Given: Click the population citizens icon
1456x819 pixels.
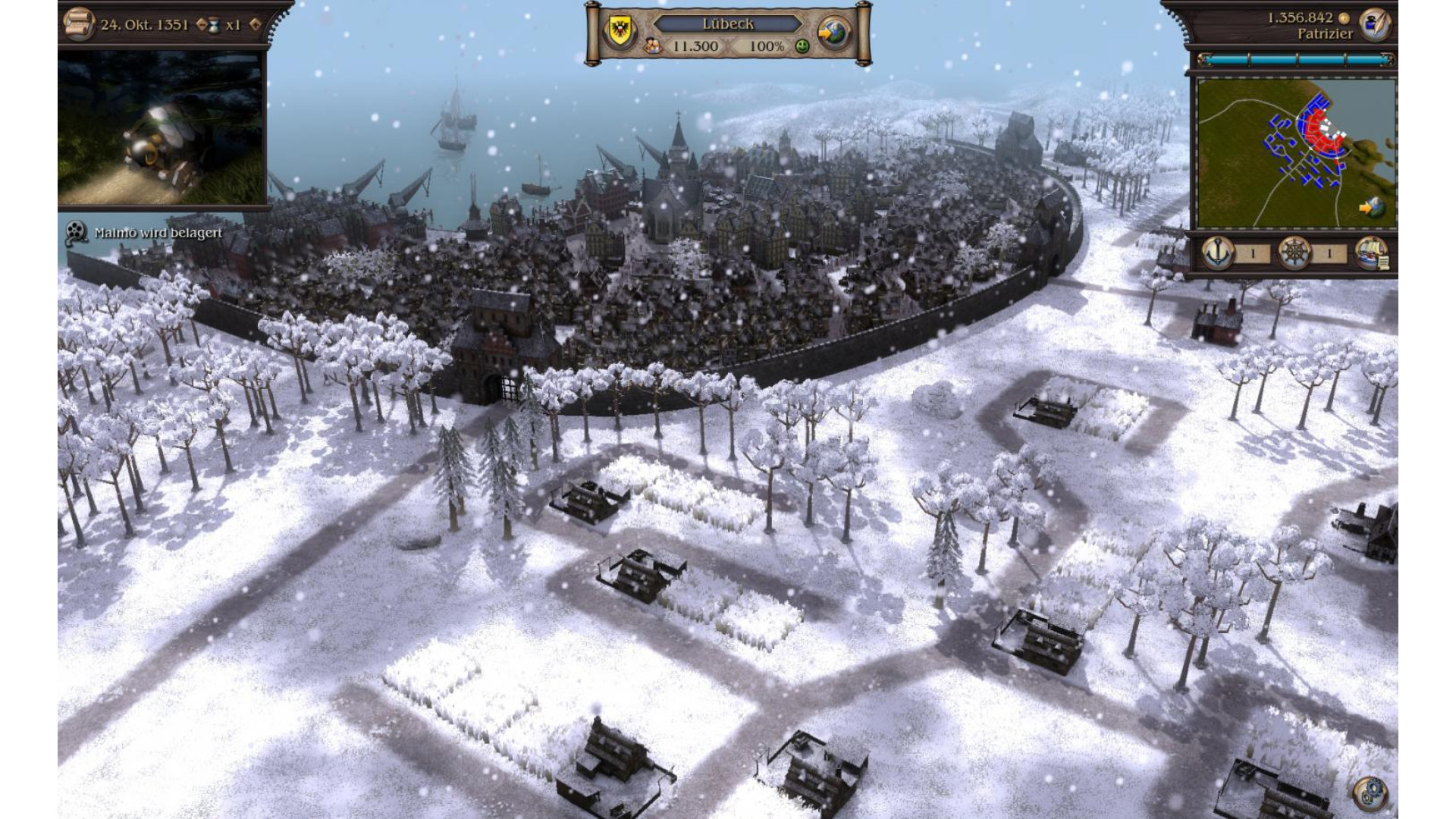Looking at the screenshot, I should click(x=653, y=46).
